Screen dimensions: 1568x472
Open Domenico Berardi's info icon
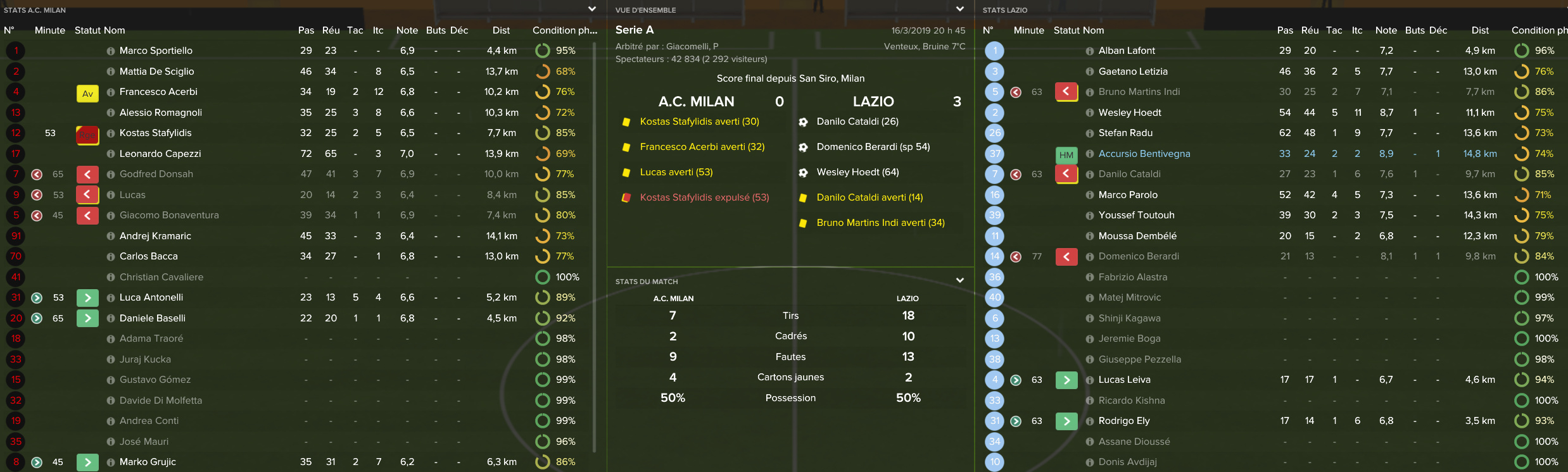(1090, 257)
